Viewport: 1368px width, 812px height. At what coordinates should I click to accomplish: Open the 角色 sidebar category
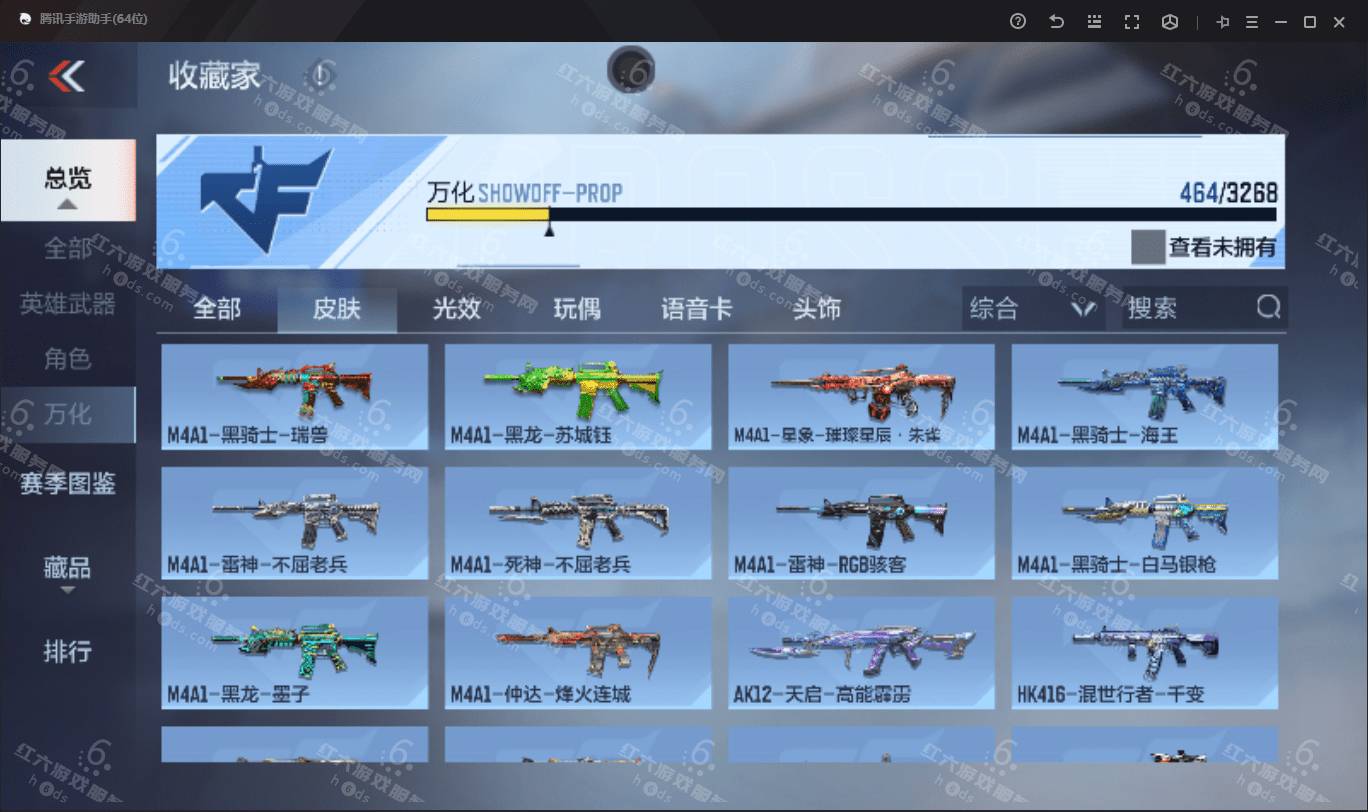point(67,358)
